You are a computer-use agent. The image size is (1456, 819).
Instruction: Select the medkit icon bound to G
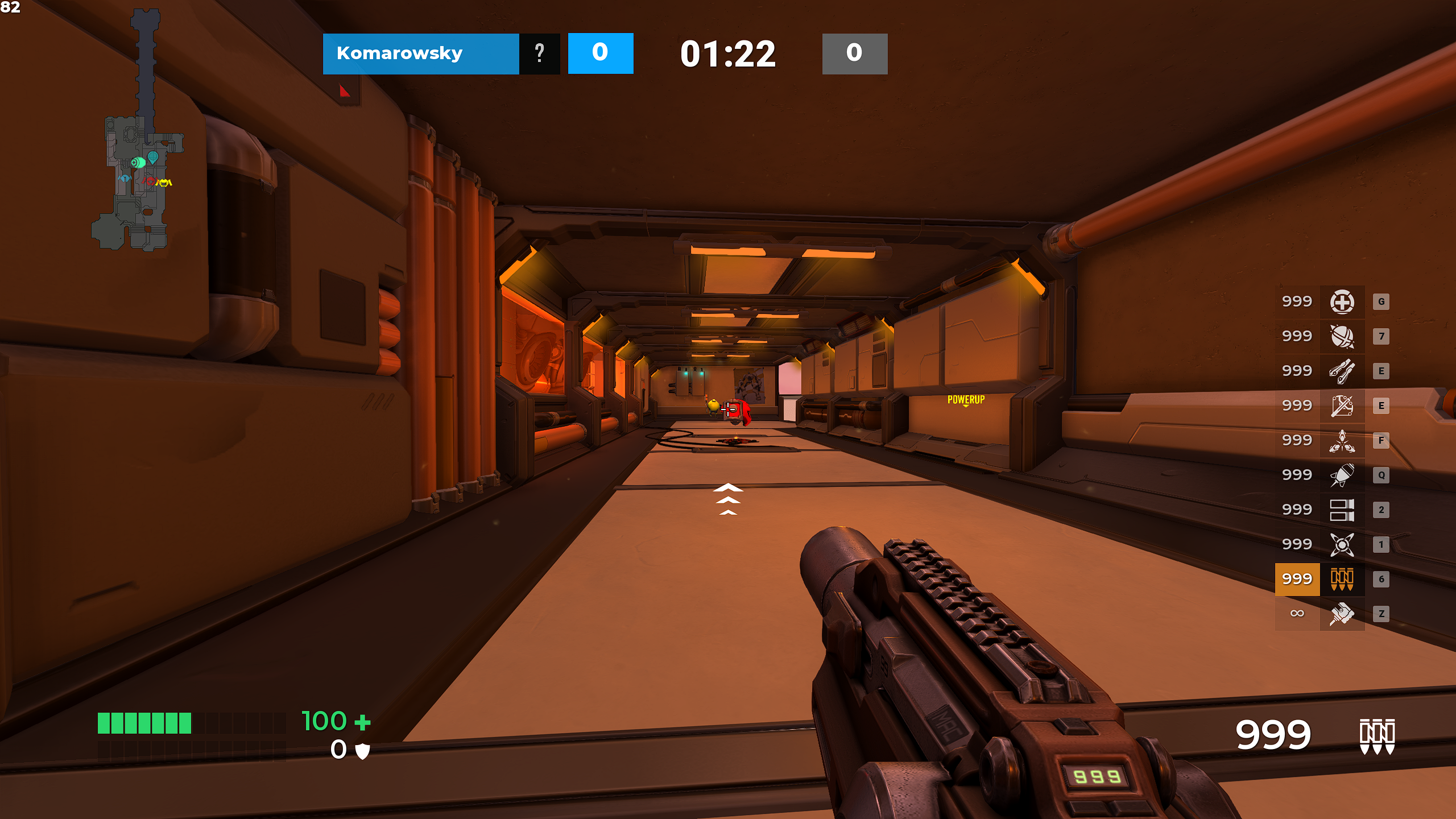click(1342, 301)
